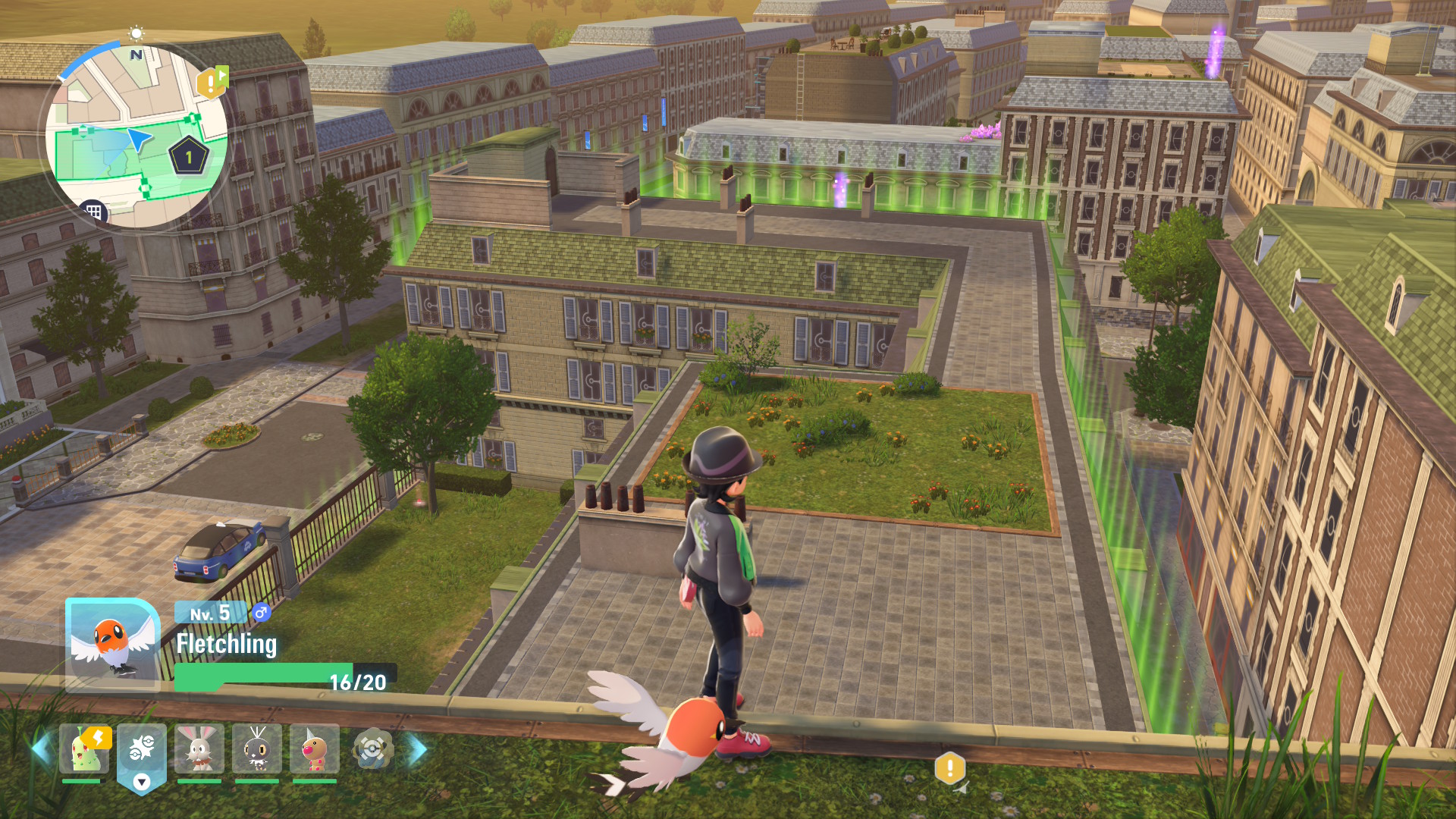Switch to Bunnelby in the party

(x=199, y=749)
